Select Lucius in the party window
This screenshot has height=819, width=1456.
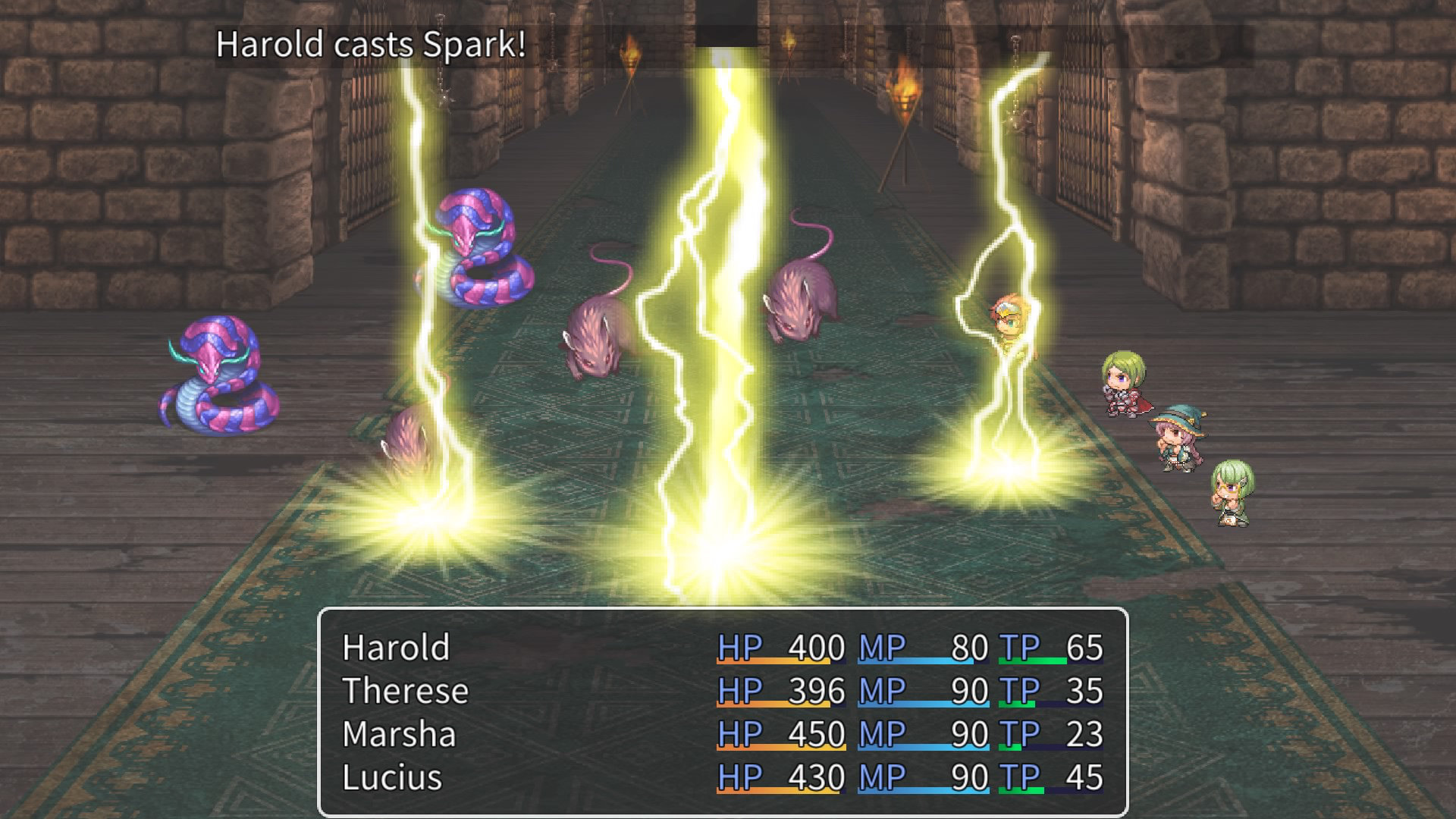(x=392, y=778)
